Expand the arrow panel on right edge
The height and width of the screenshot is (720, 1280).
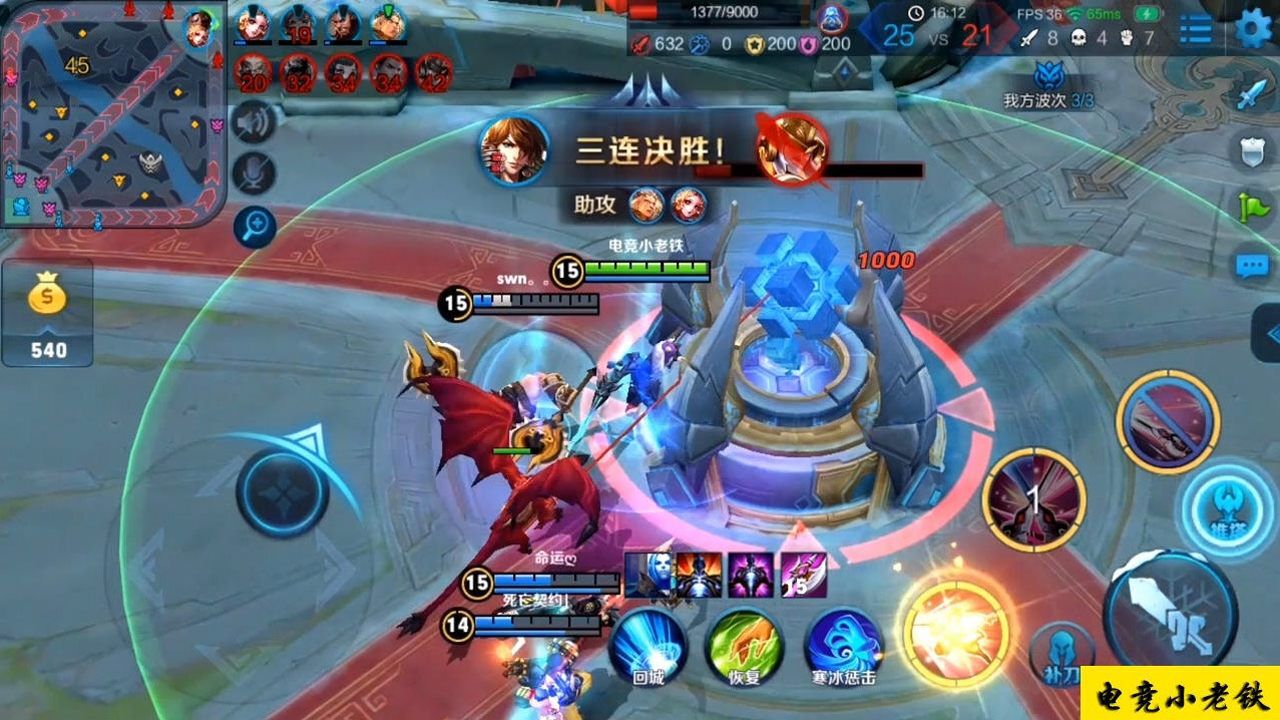[x=1268, y=333]
